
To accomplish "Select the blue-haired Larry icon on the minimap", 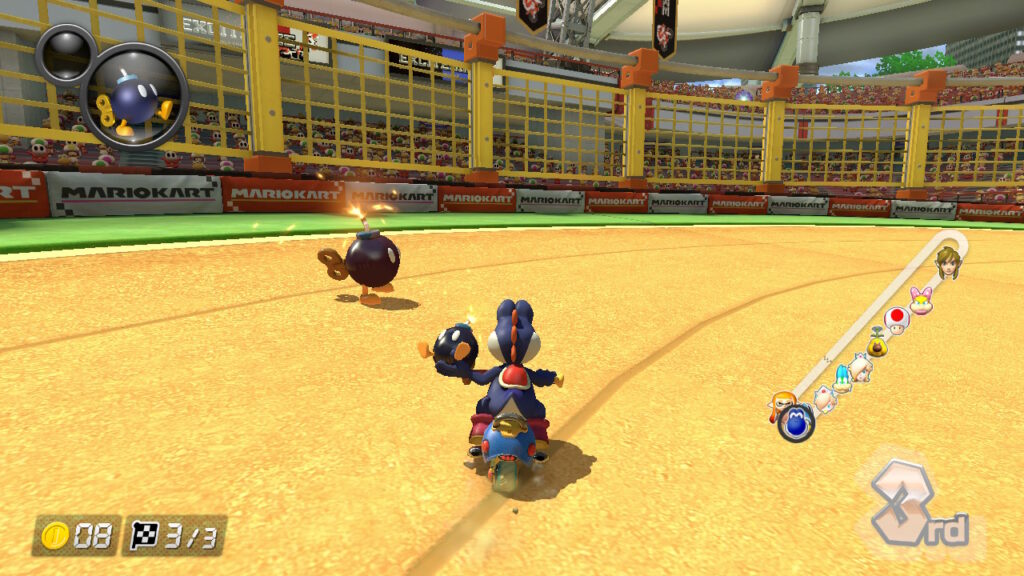I will click(x=841, y=378).
